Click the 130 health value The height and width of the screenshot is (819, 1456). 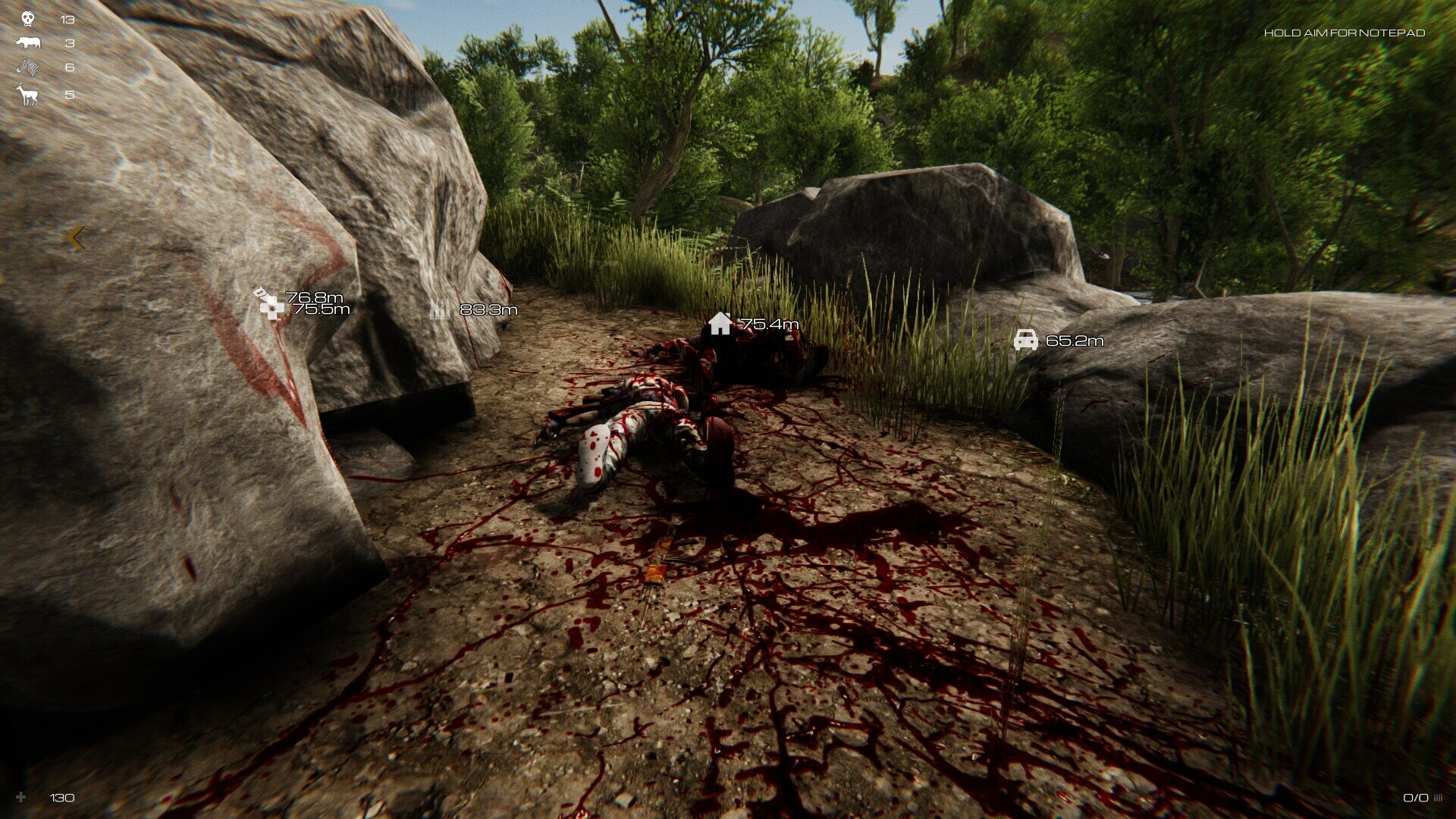pyautogui.click(x=61, y=798)
